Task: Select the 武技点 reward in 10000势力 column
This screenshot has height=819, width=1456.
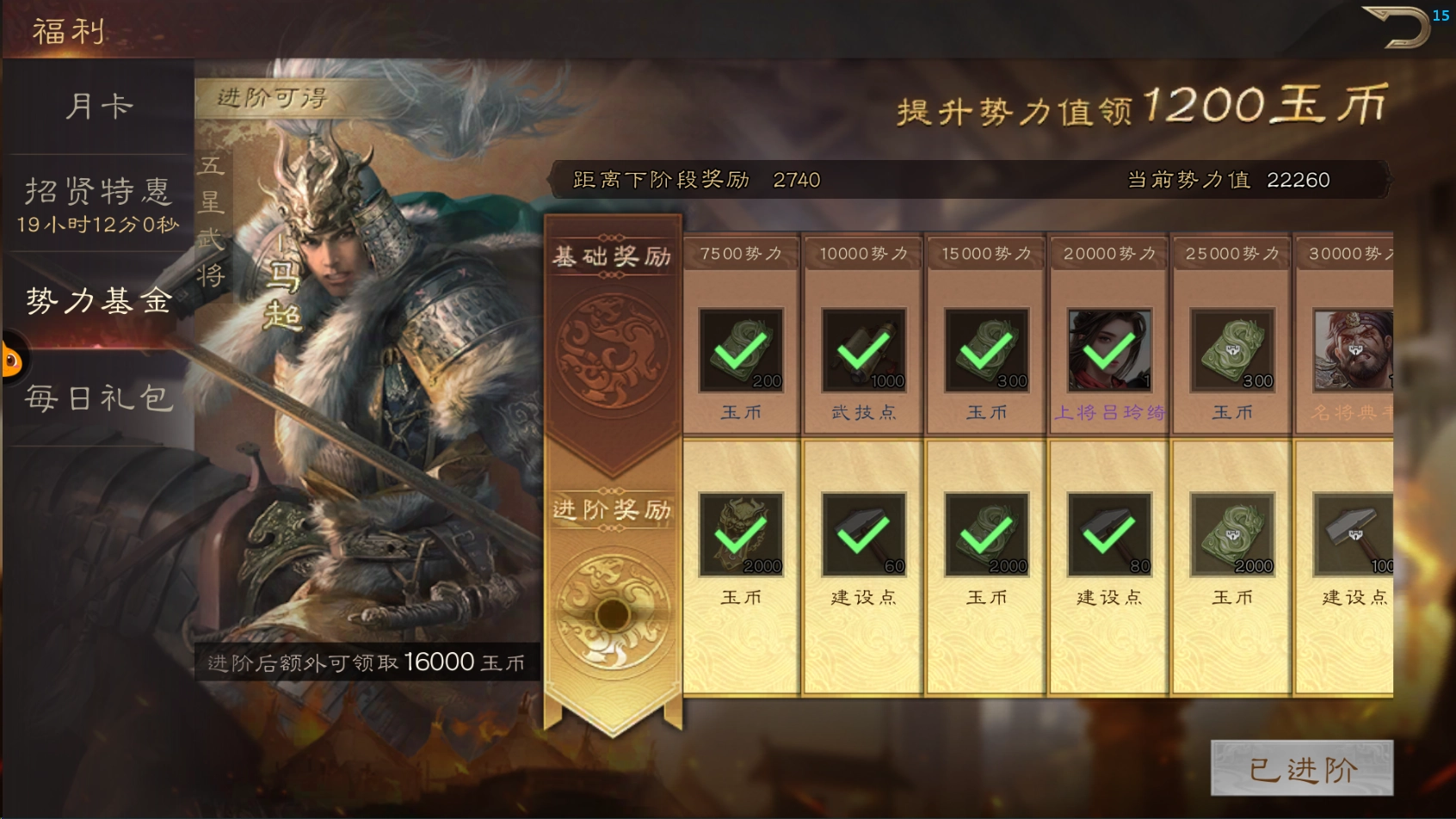Action: tap(861, 348)
